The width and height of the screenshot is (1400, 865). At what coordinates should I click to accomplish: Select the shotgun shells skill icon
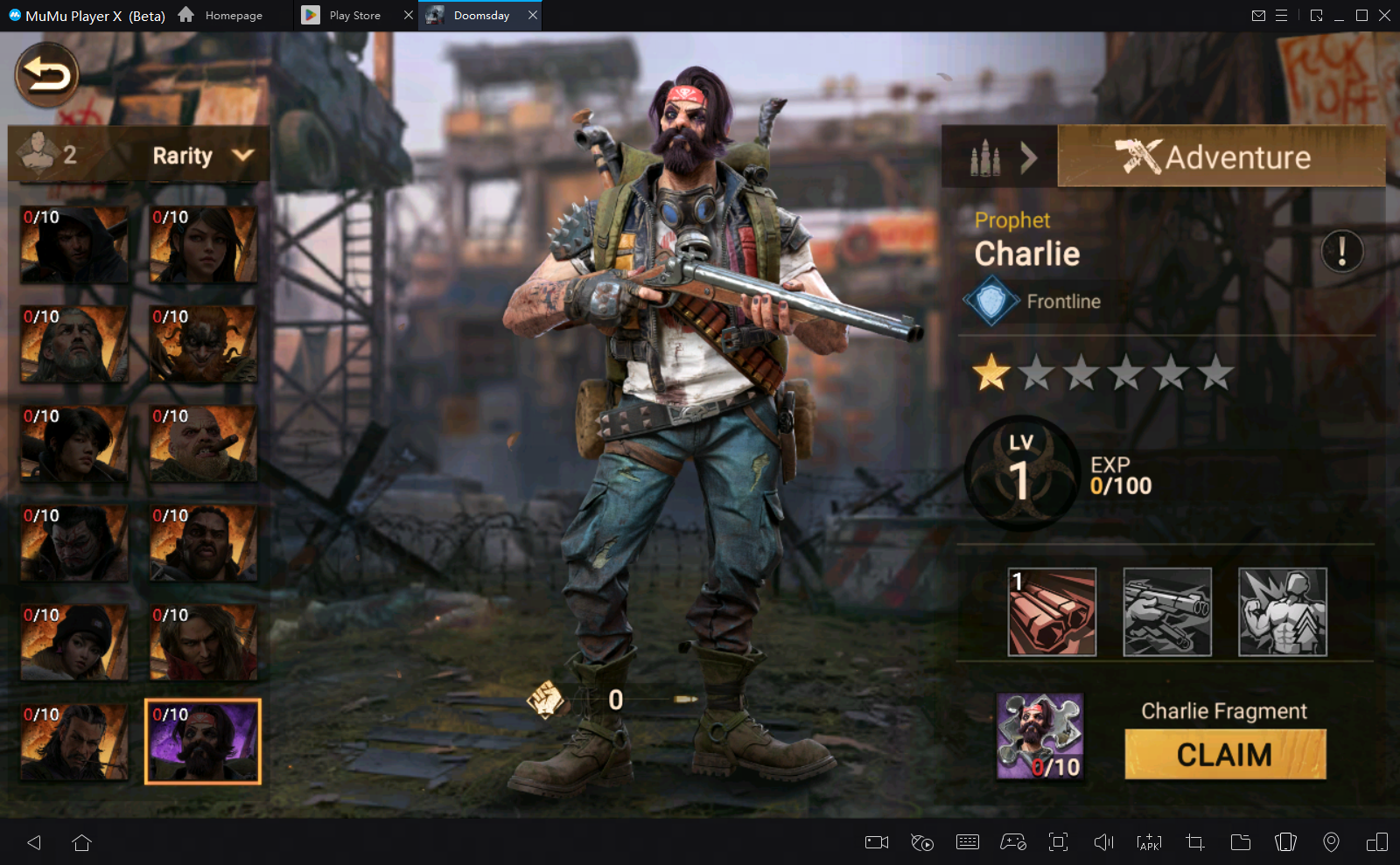(x=1052, y=612)
